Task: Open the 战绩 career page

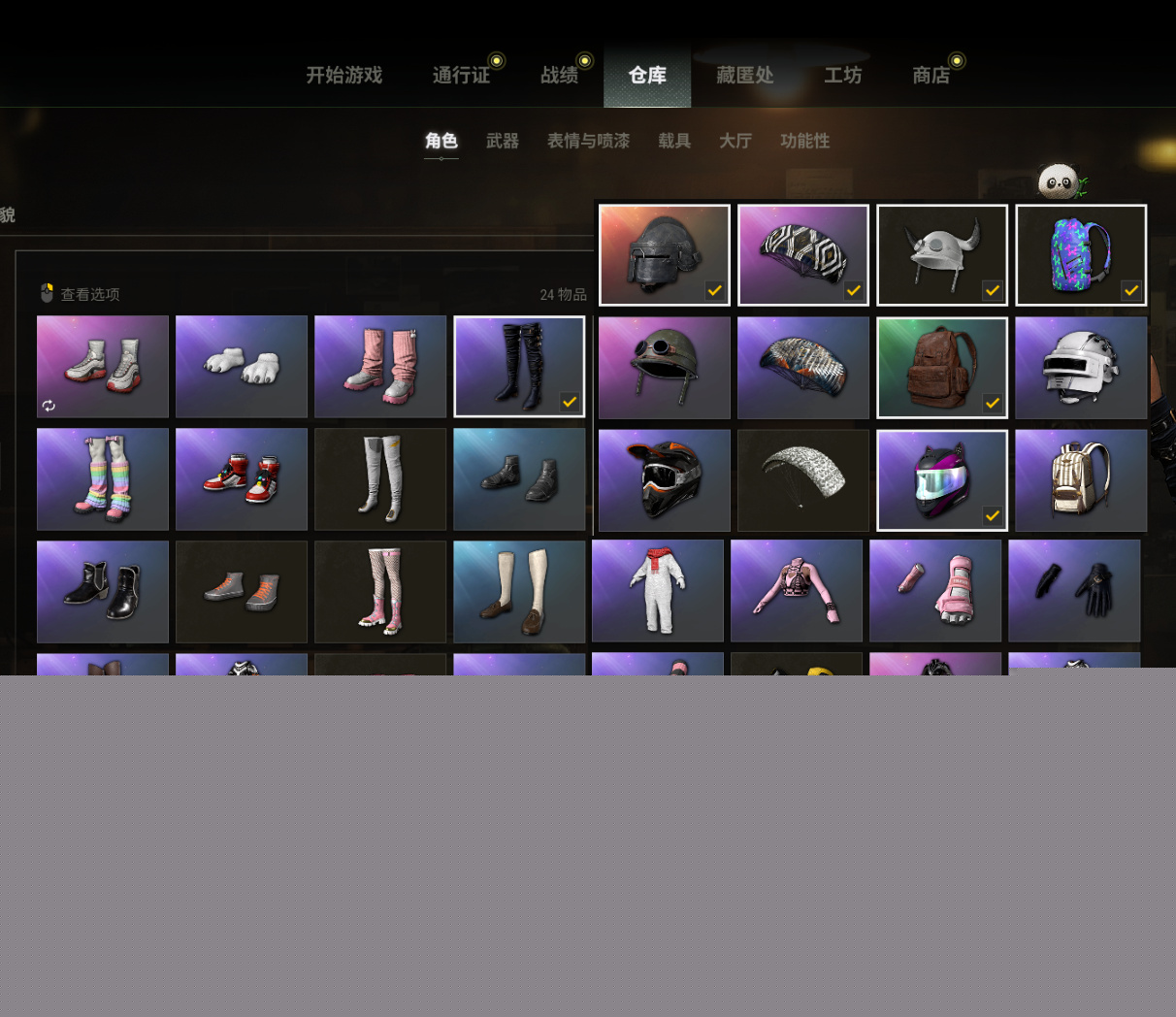Action: tap(560, 76)
